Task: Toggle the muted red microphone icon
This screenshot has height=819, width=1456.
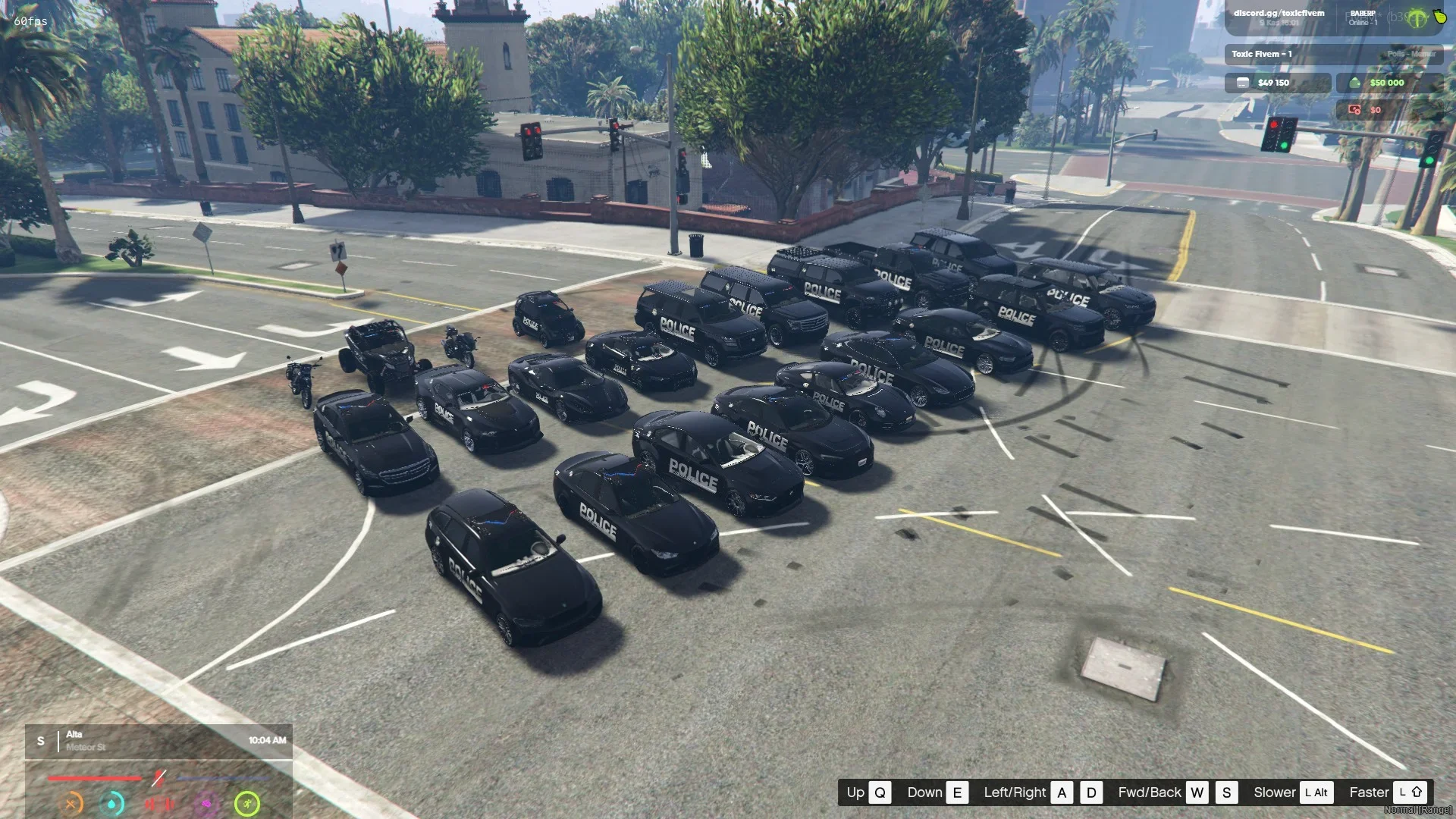Action: click(158, 778)
